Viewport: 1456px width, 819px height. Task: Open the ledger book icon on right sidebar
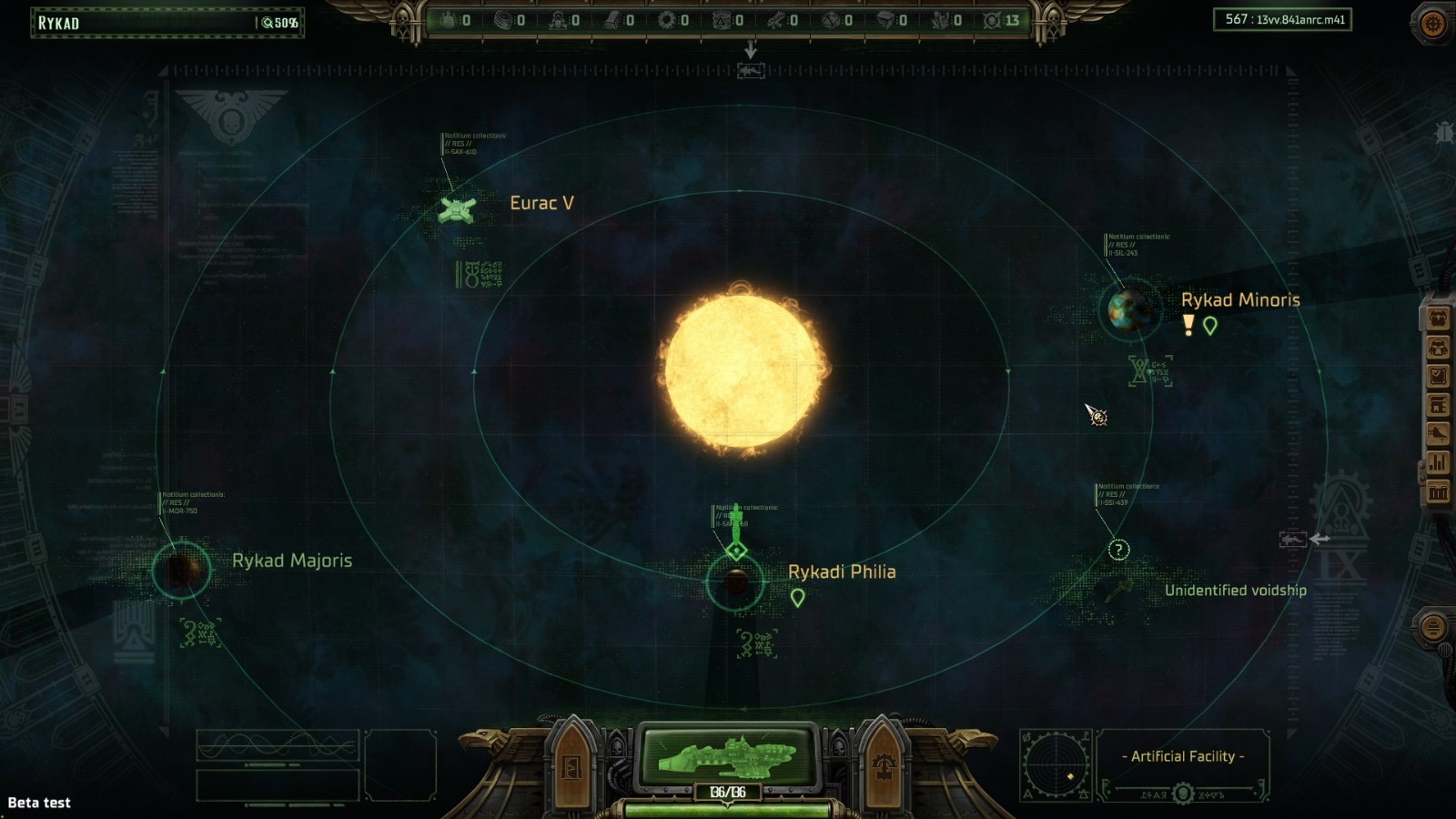coord(1438,403)
